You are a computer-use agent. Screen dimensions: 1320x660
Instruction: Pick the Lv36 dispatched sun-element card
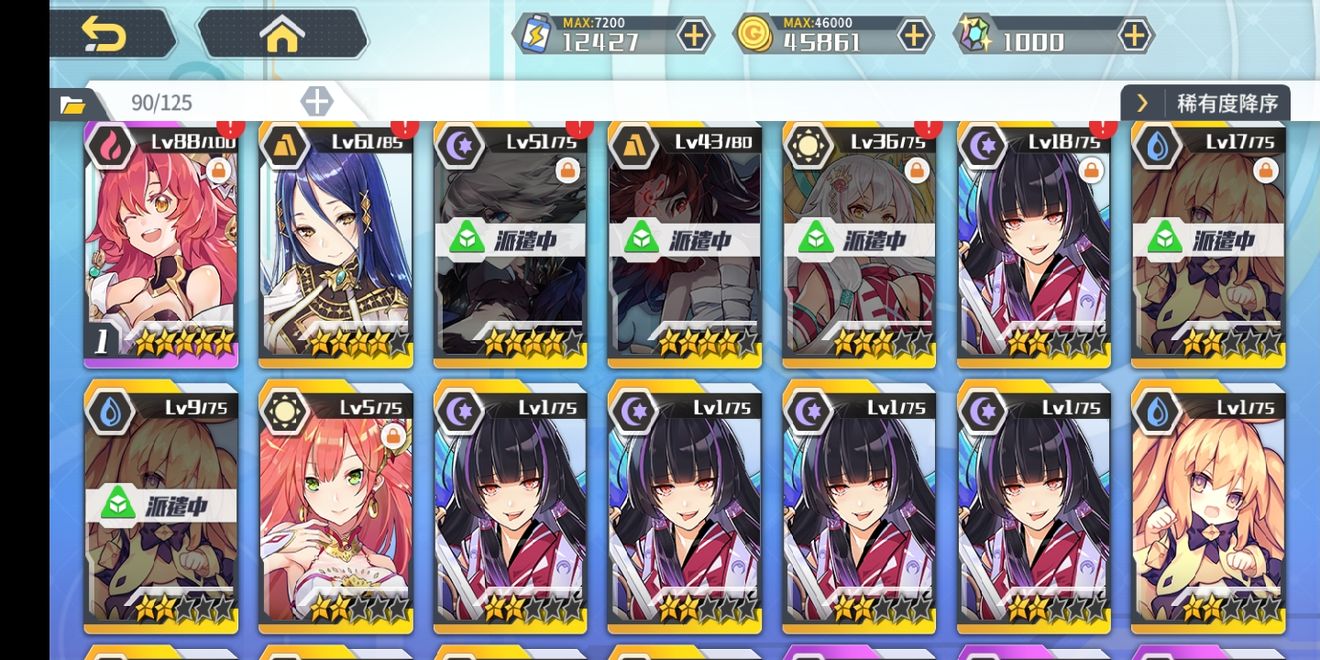859,245
